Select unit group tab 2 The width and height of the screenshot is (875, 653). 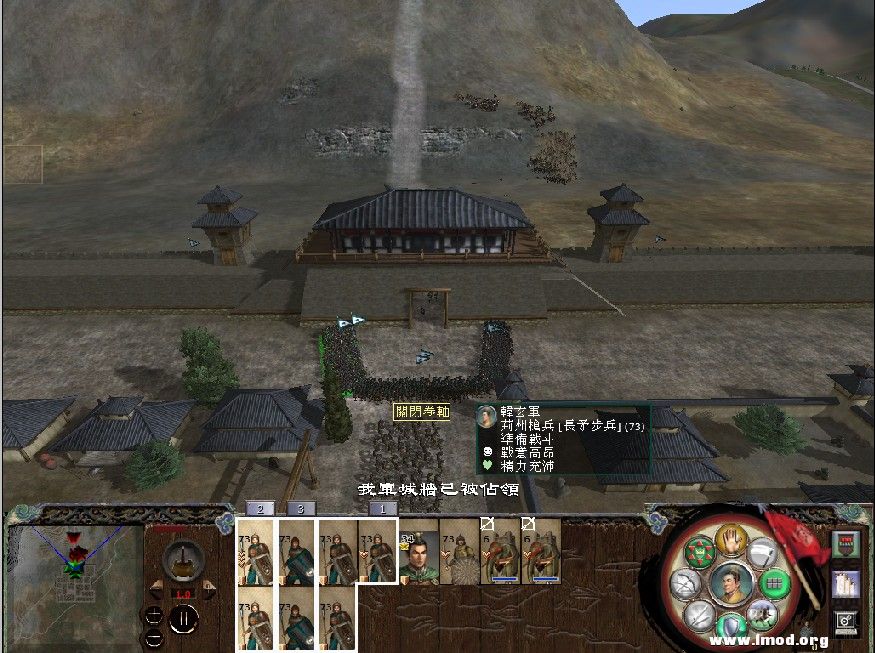click(259, 508)
